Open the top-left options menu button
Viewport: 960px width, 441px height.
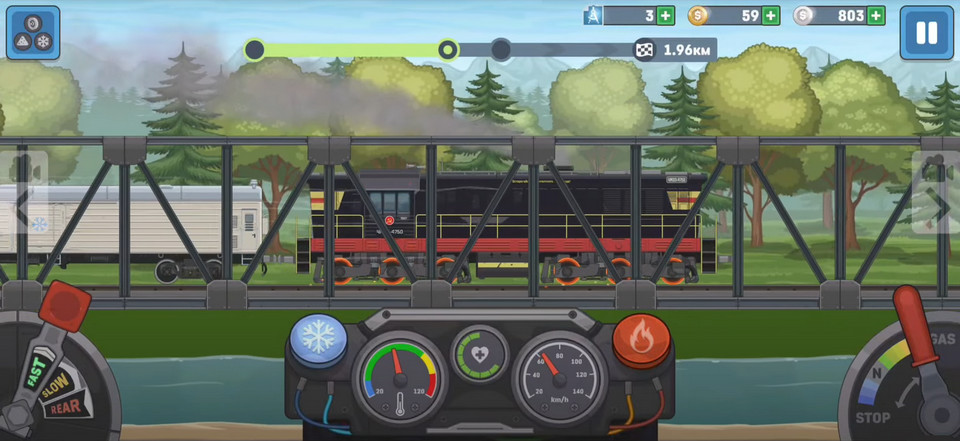(33, 33)
